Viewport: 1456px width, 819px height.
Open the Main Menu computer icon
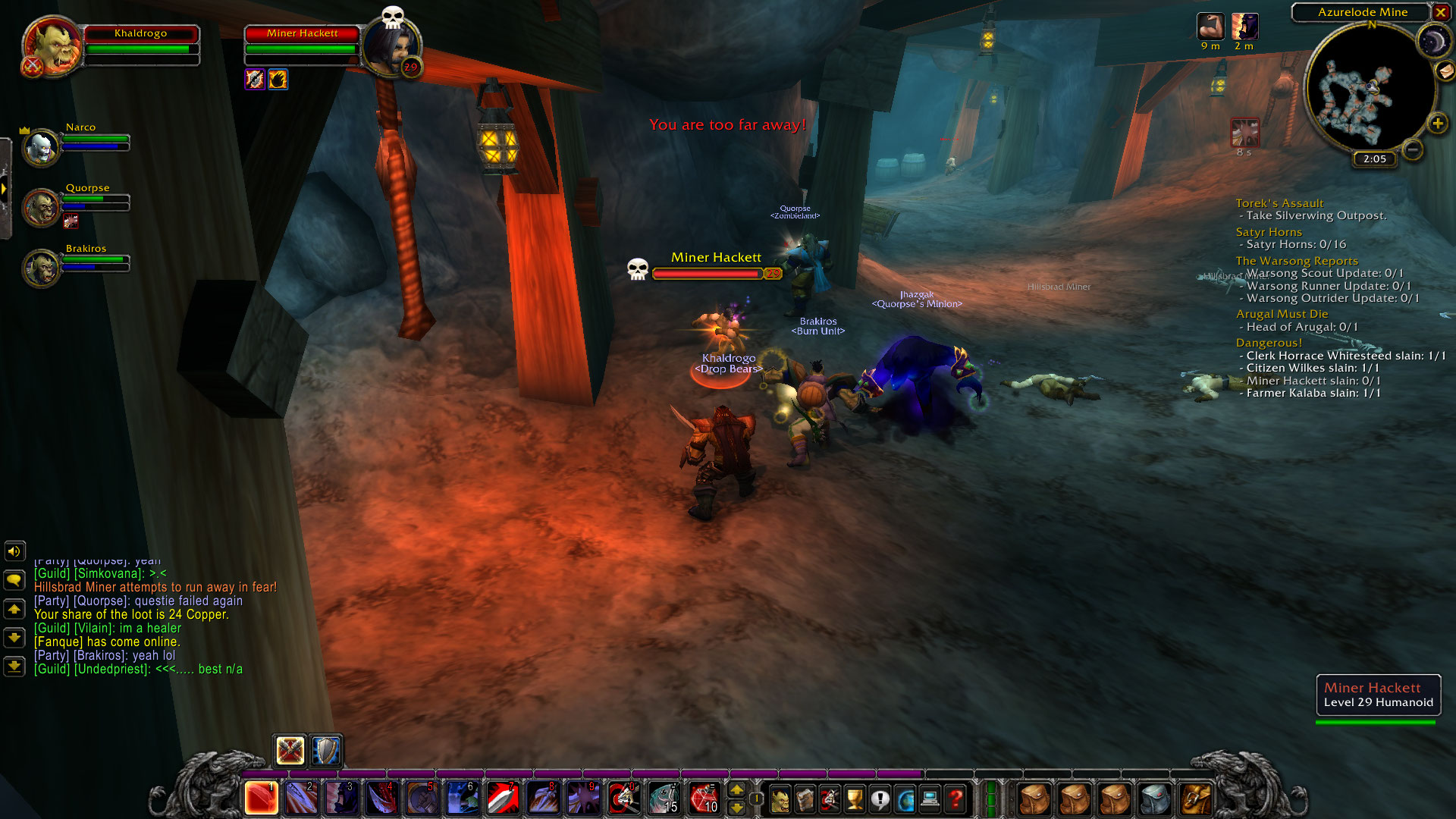[x=929, y=797]
